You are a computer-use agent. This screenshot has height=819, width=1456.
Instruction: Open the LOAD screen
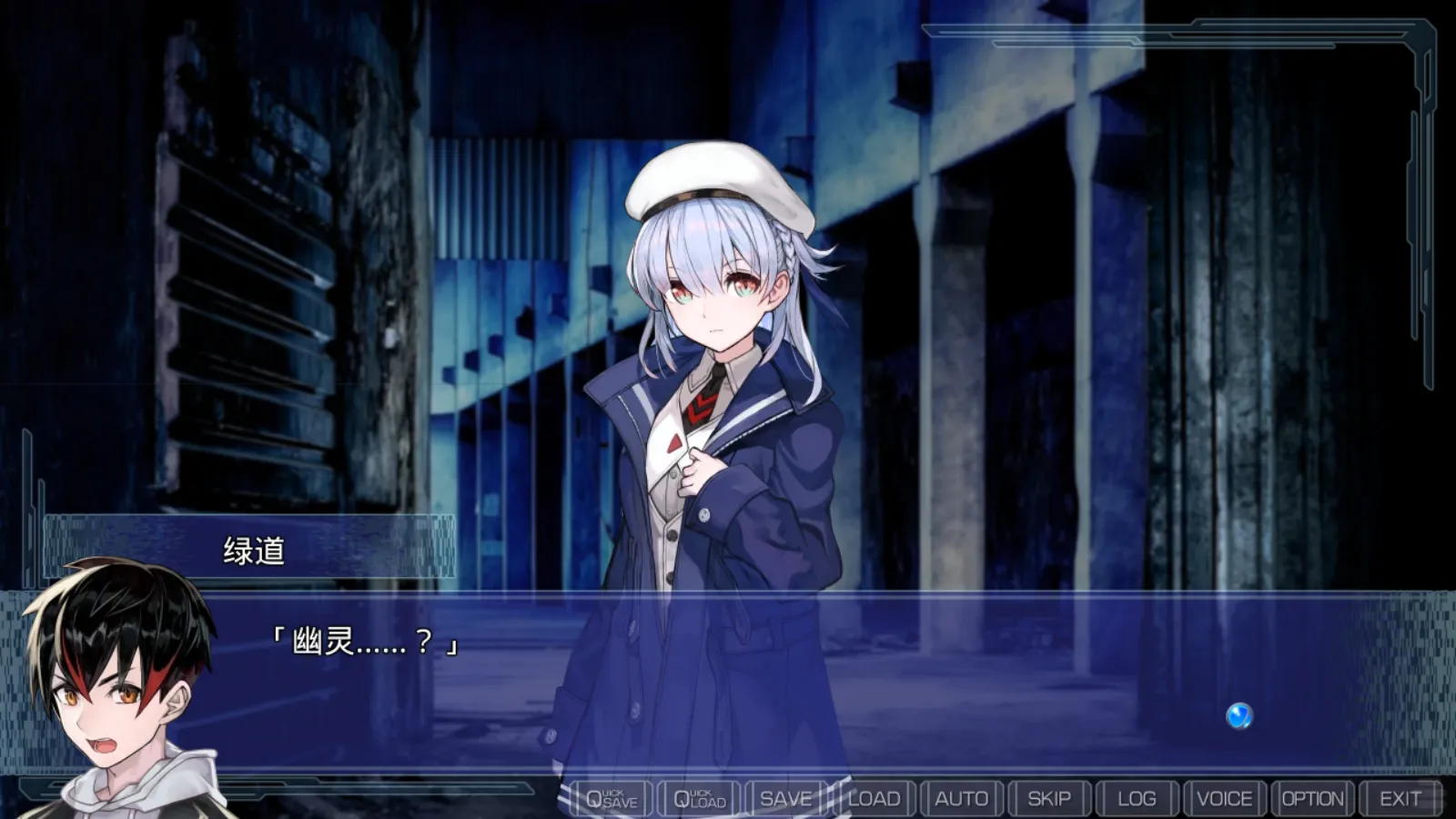pyautogui.click(x=874, y=797)
